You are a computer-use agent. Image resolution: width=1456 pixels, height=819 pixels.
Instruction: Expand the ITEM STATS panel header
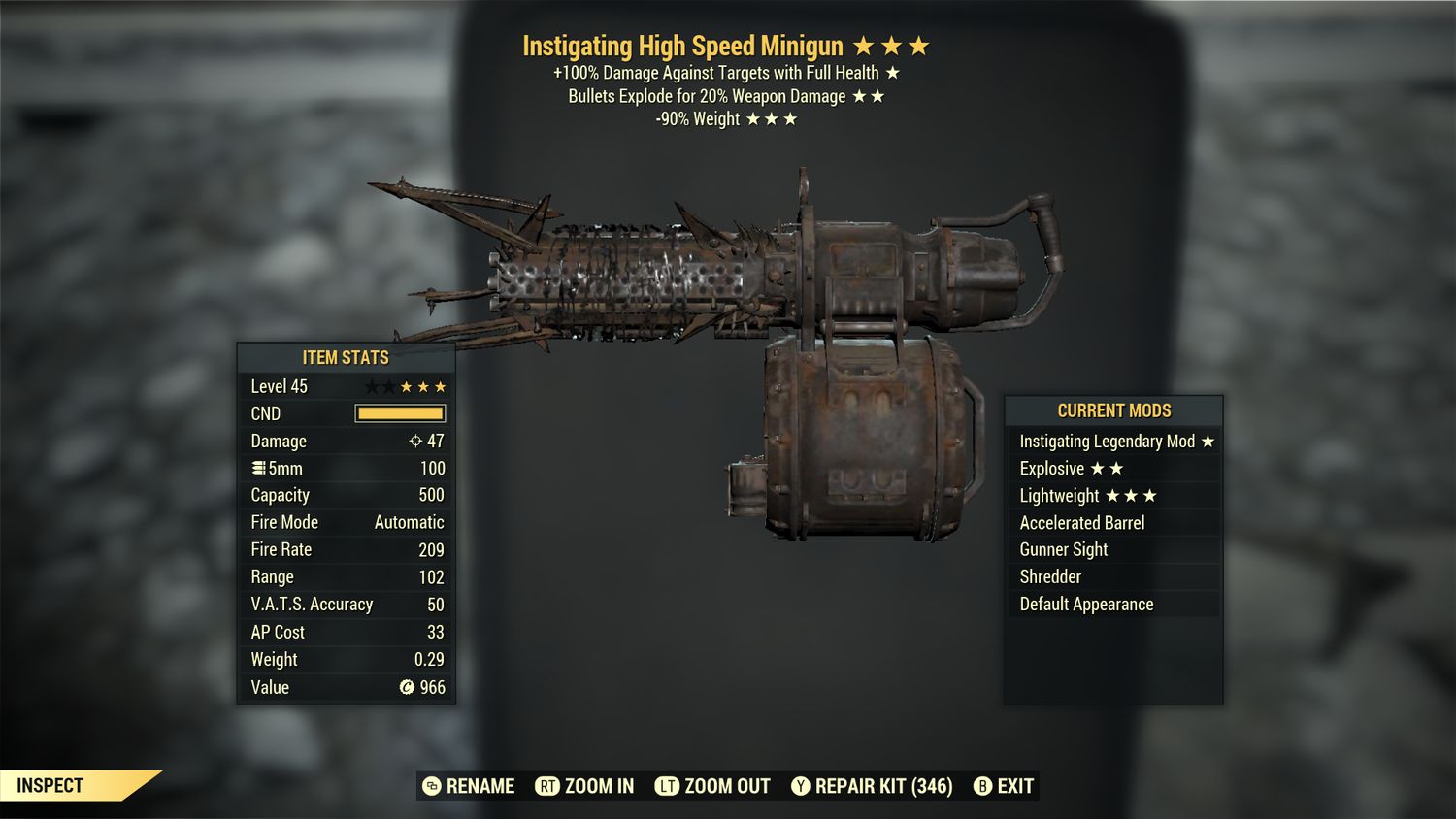(x=346, y=357)
